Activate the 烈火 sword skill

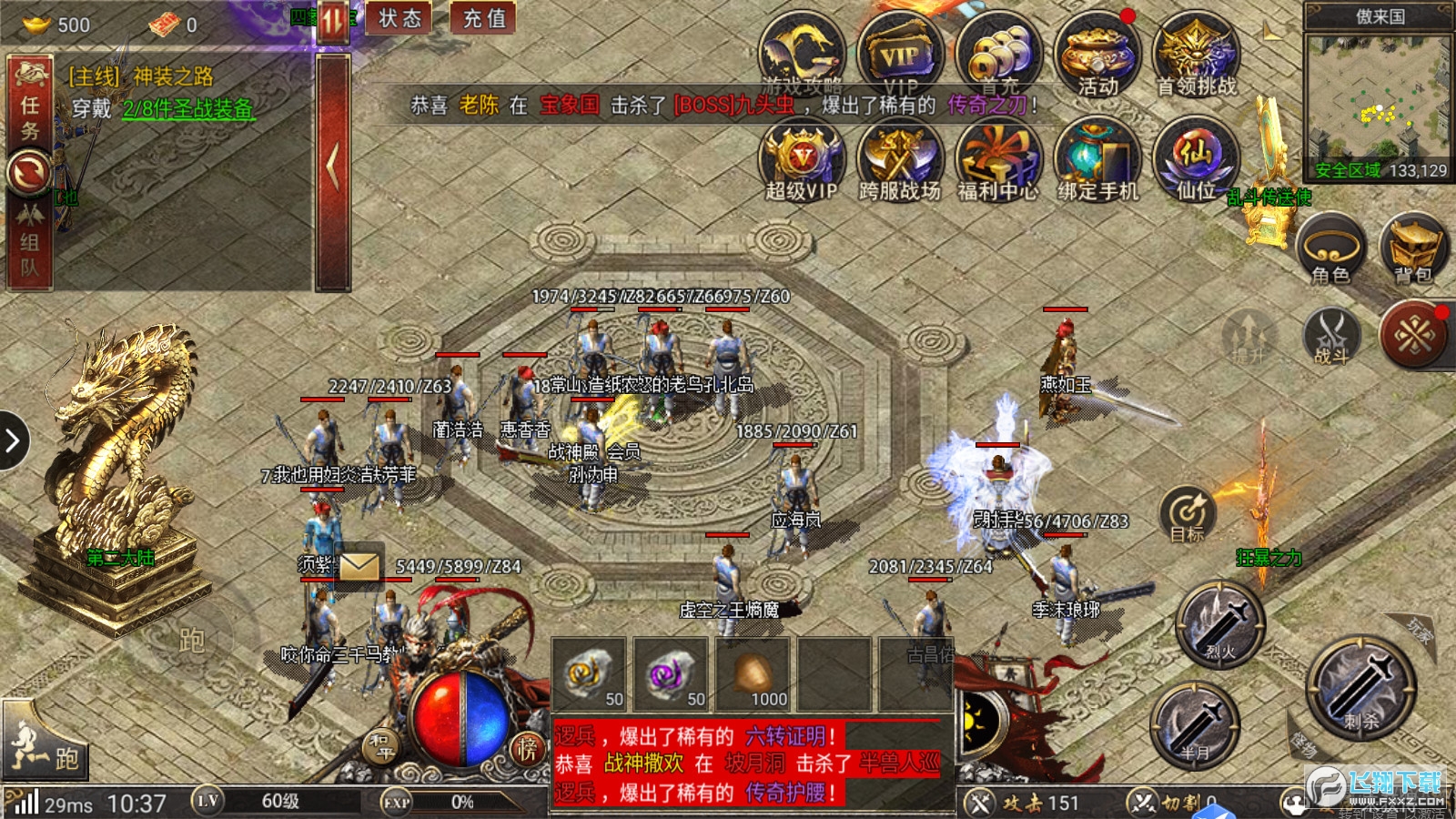point(1220,623)
